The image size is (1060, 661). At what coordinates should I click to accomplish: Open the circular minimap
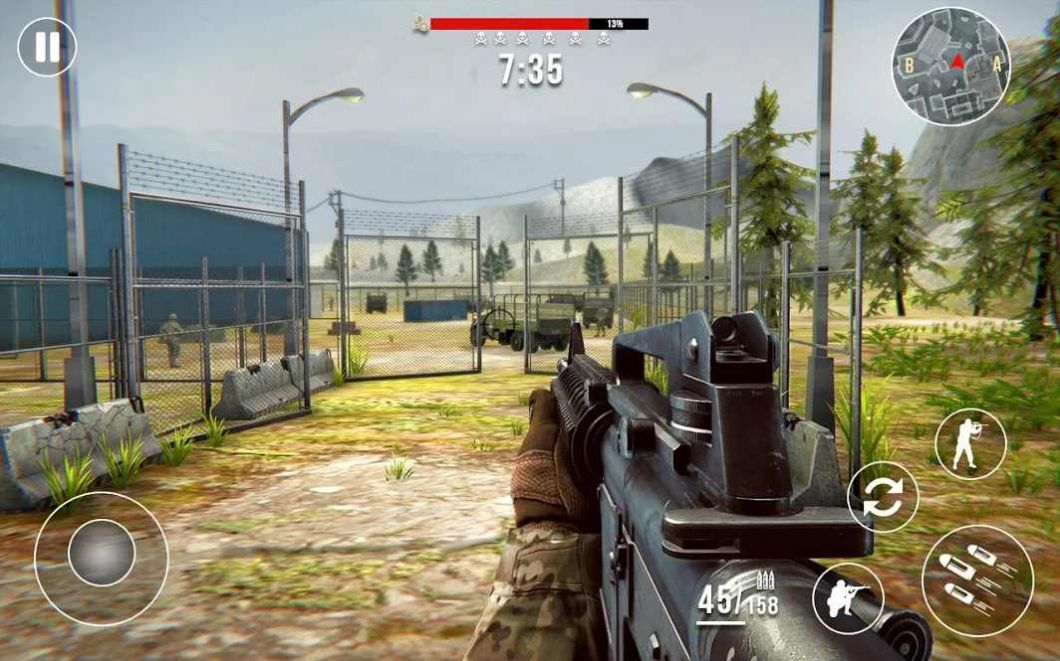951,67
